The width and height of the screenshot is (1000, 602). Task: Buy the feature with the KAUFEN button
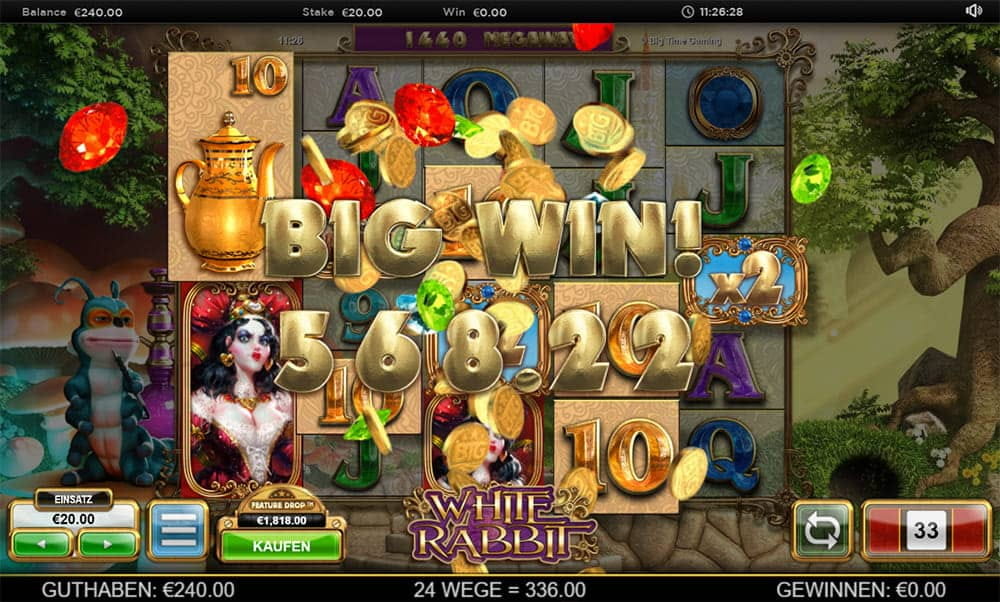(280, 546)
